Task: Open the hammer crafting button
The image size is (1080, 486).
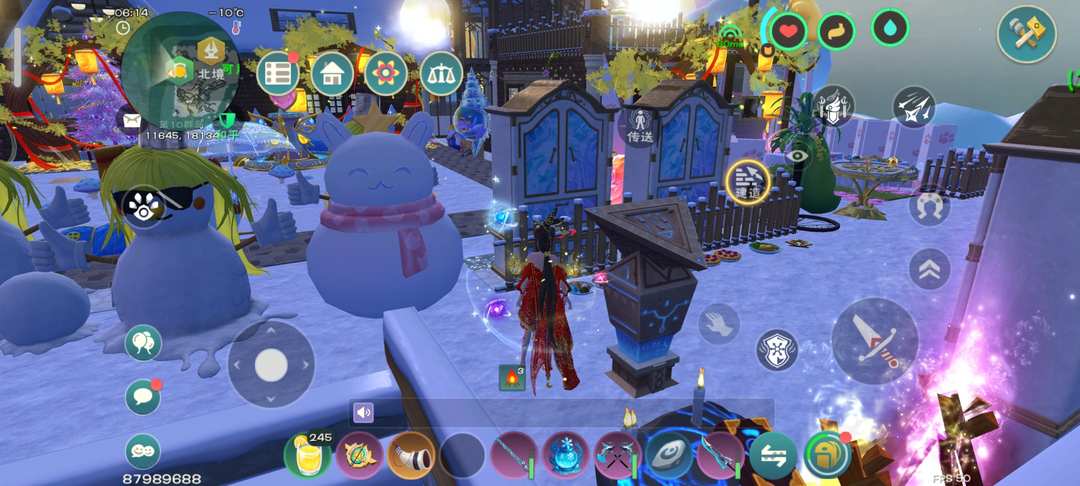Action: [1026, 34]
